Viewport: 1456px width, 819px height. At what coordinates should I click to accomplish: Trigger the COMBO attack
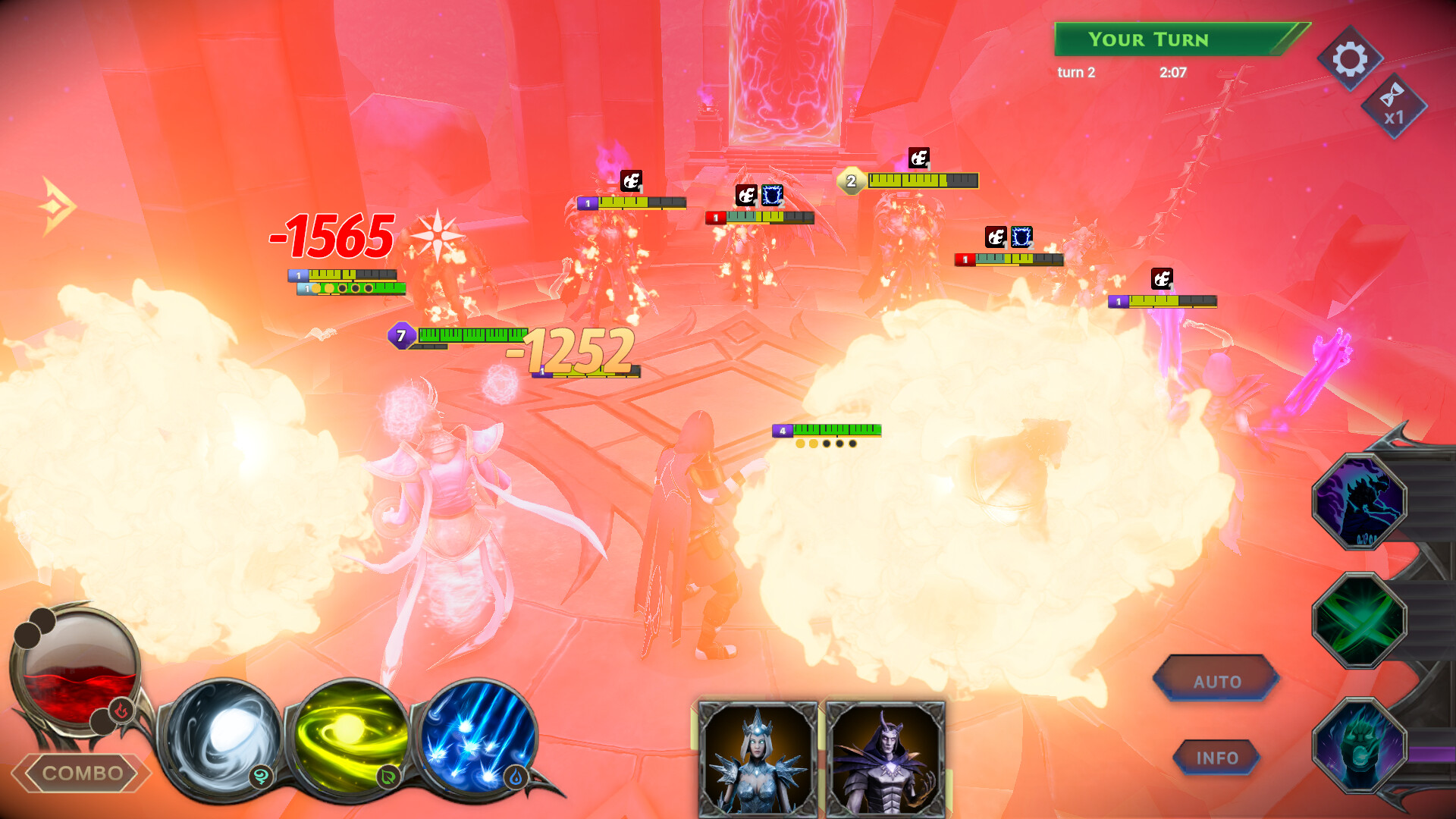pyautogui.click(x=82, y=775)
